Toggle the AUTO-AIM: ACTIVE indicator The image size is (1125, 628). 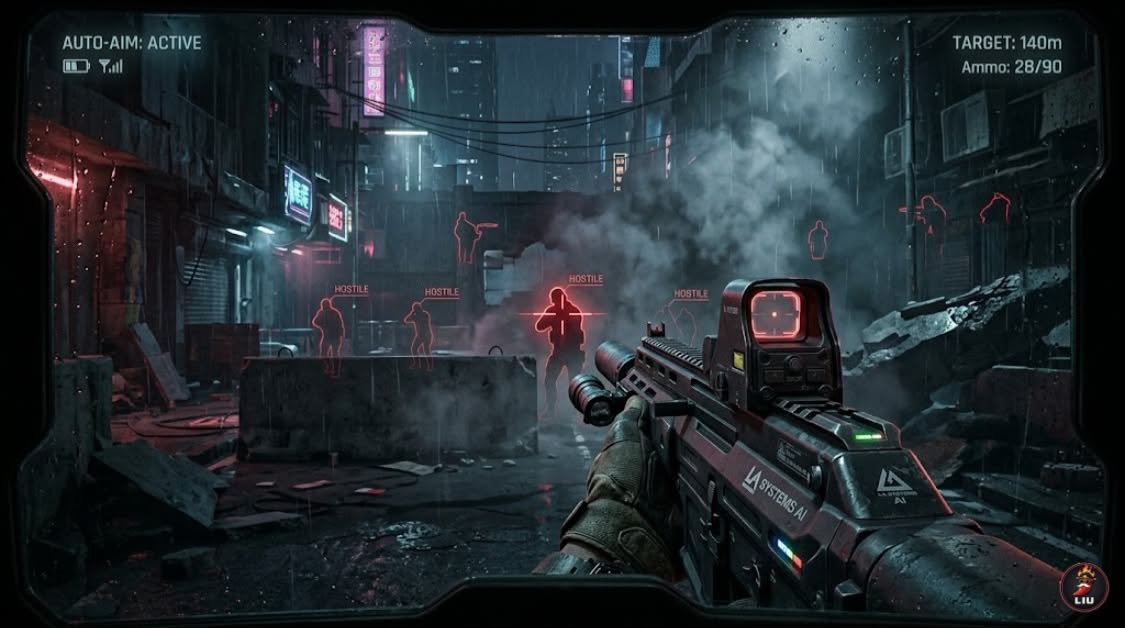(x=131, y=43)
